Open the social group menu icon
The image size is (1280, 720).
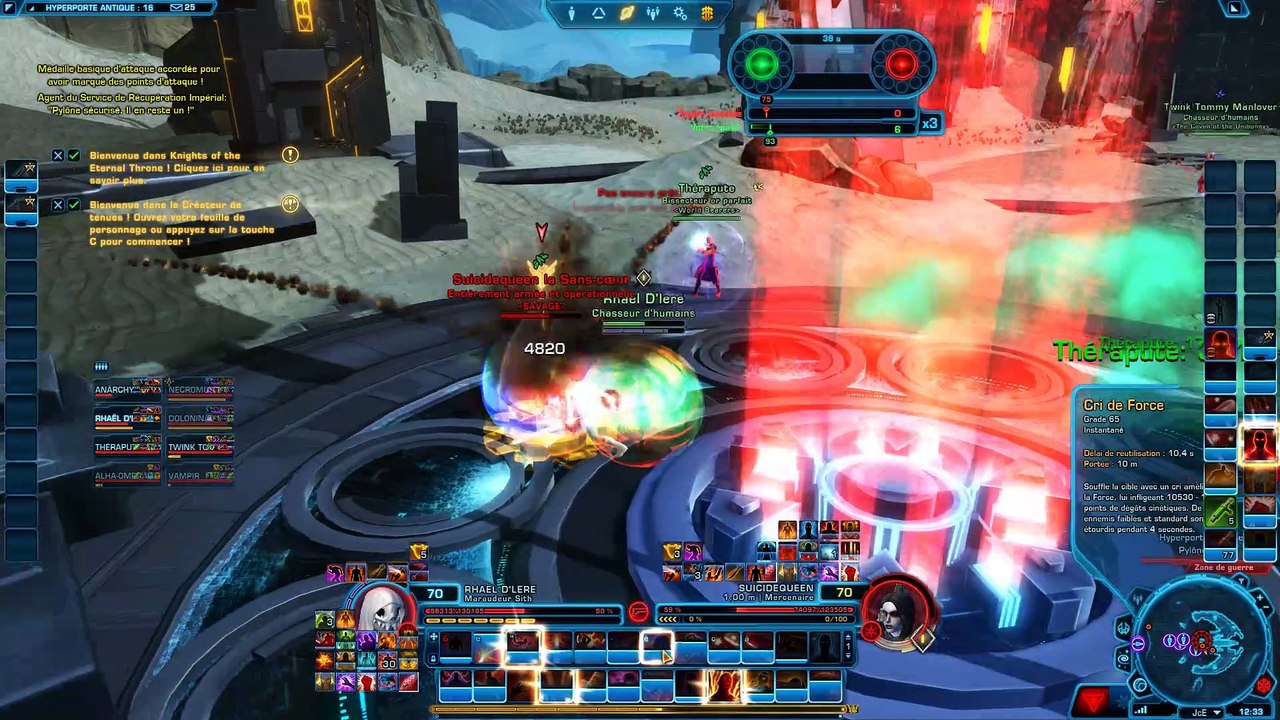pos(653,14)
